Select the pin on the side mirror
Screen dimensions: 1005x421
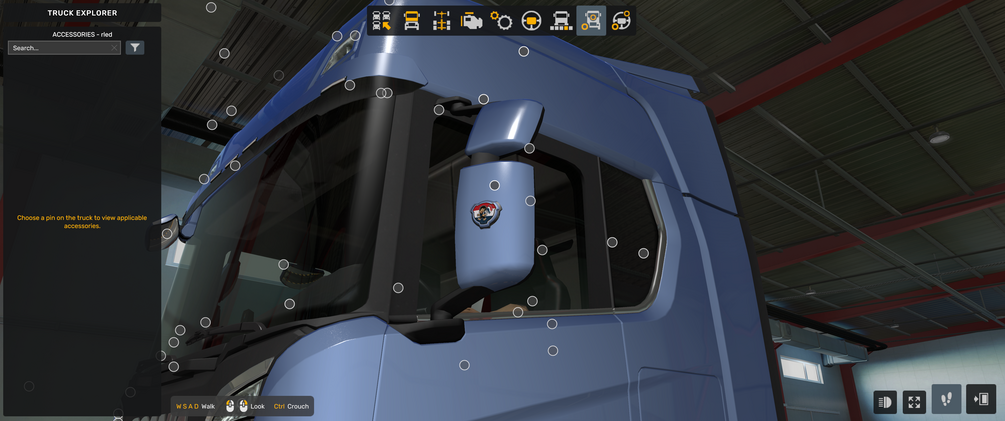pos(495,185)
